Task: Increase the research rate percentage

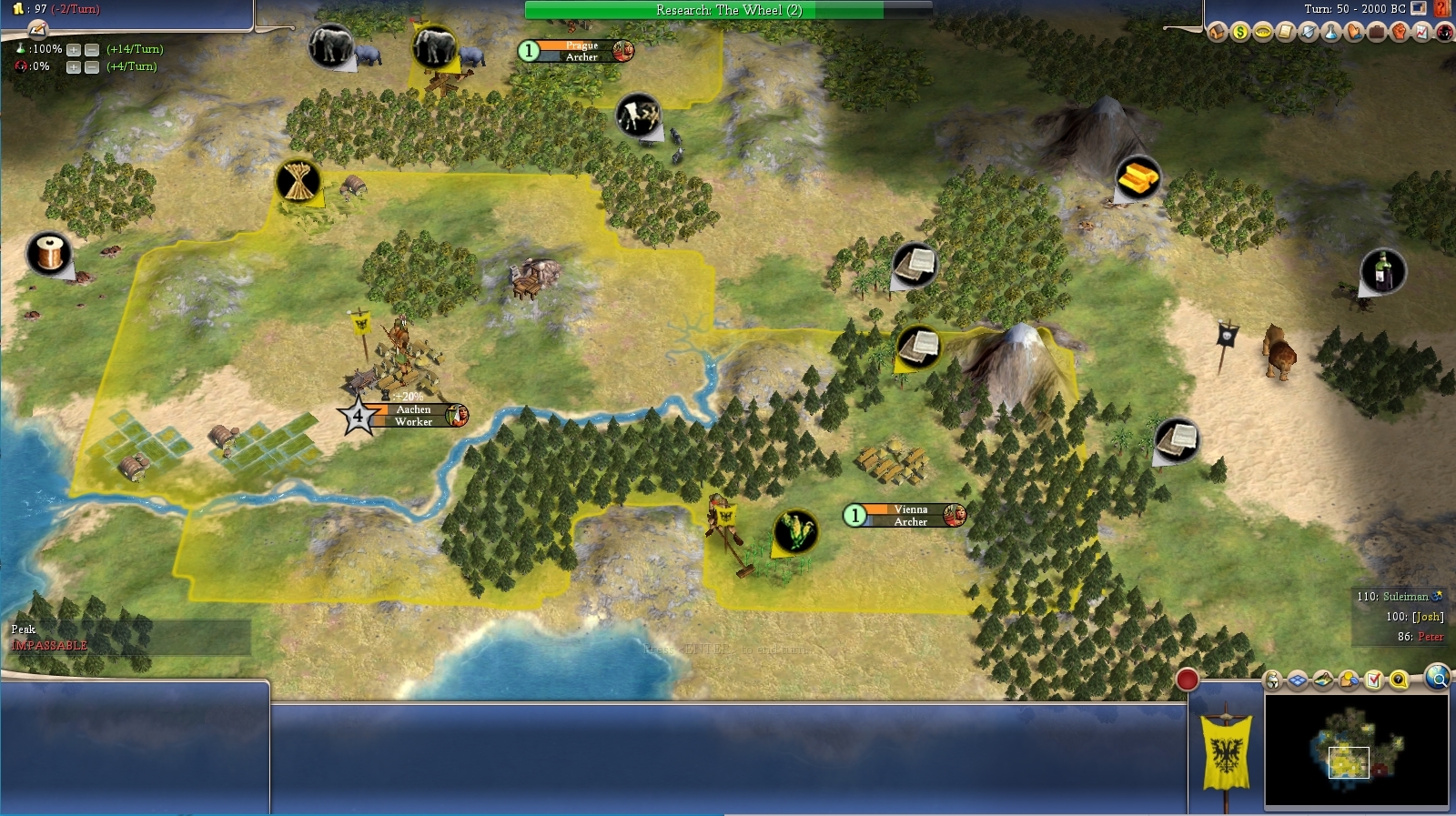Action: [74, 49]
